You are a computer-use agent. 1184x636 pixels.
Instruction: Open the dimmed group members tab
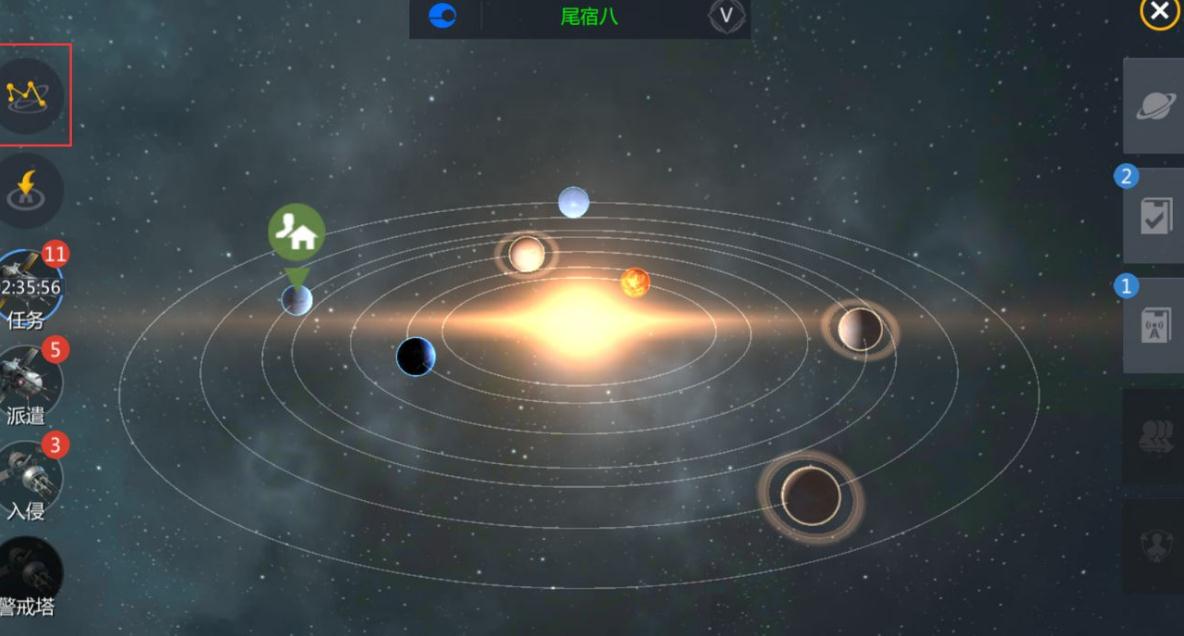[x=1154, y=437]
